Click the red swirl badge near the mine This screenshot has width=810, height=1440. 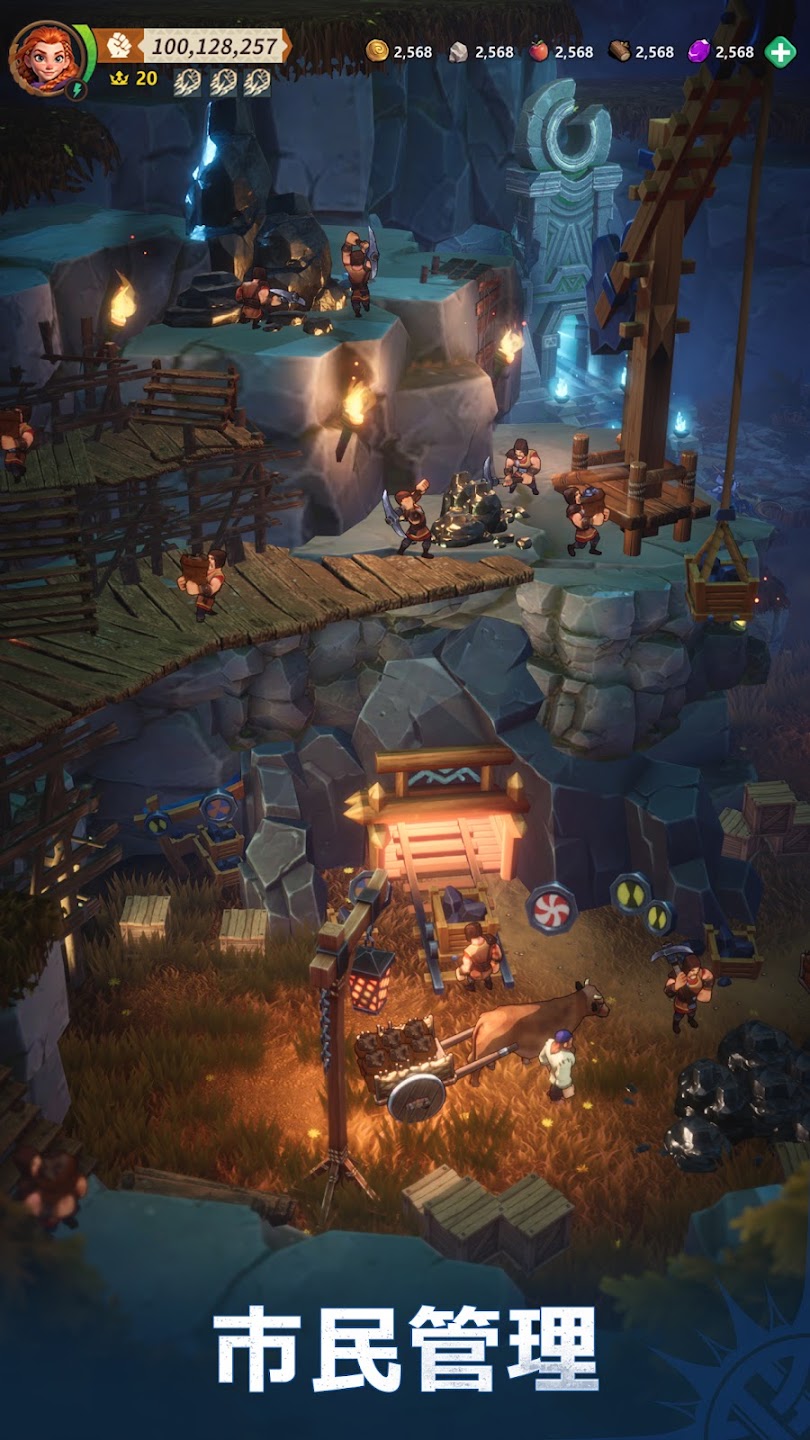click(x=551, y=908)
